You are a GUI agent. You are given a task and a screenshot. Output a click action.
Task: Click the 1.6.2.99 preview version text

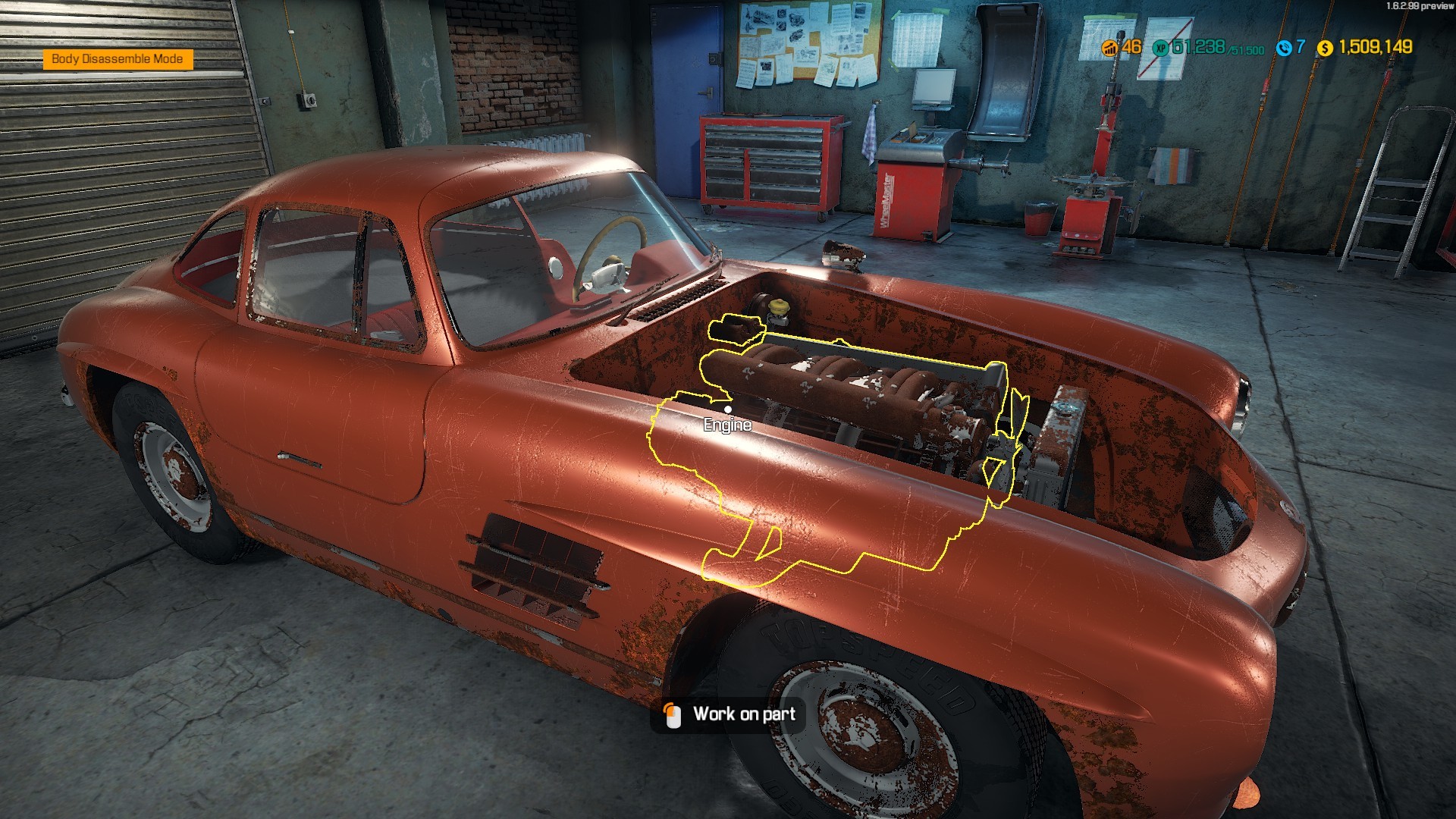(x=1419, y=7)
